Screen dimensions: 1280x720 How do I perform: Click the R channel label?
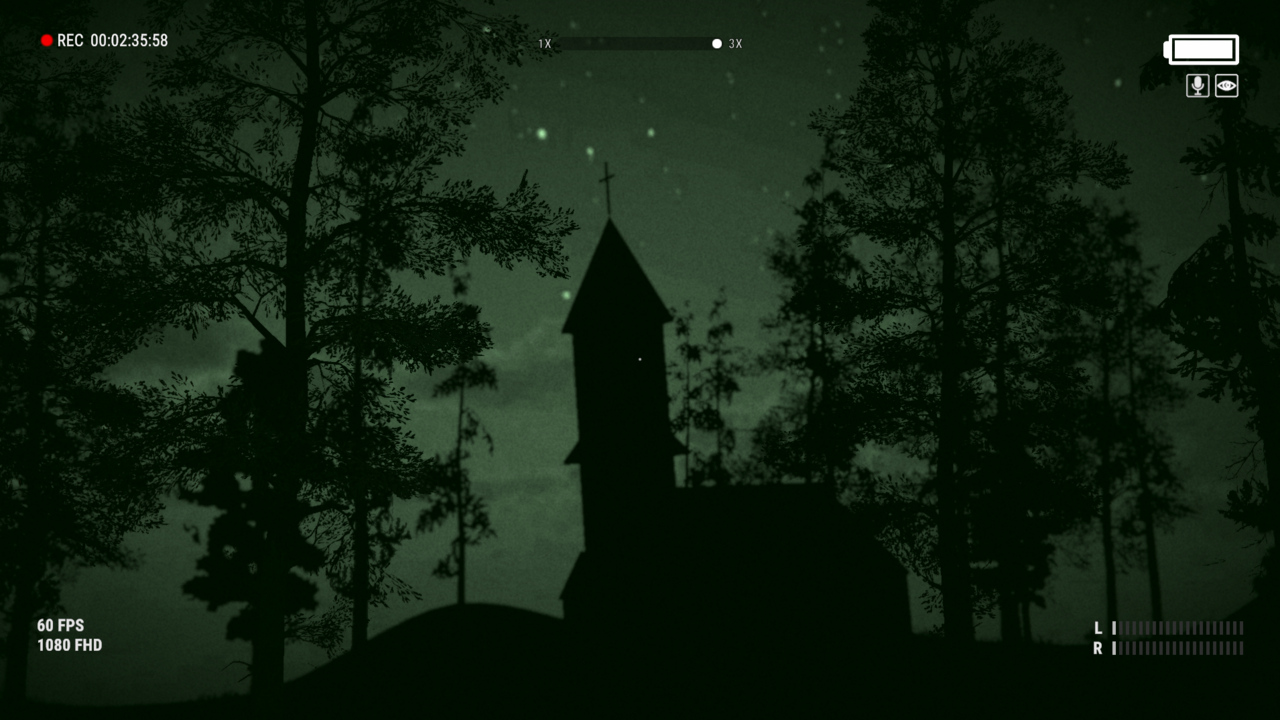[x=1098, y=650]
